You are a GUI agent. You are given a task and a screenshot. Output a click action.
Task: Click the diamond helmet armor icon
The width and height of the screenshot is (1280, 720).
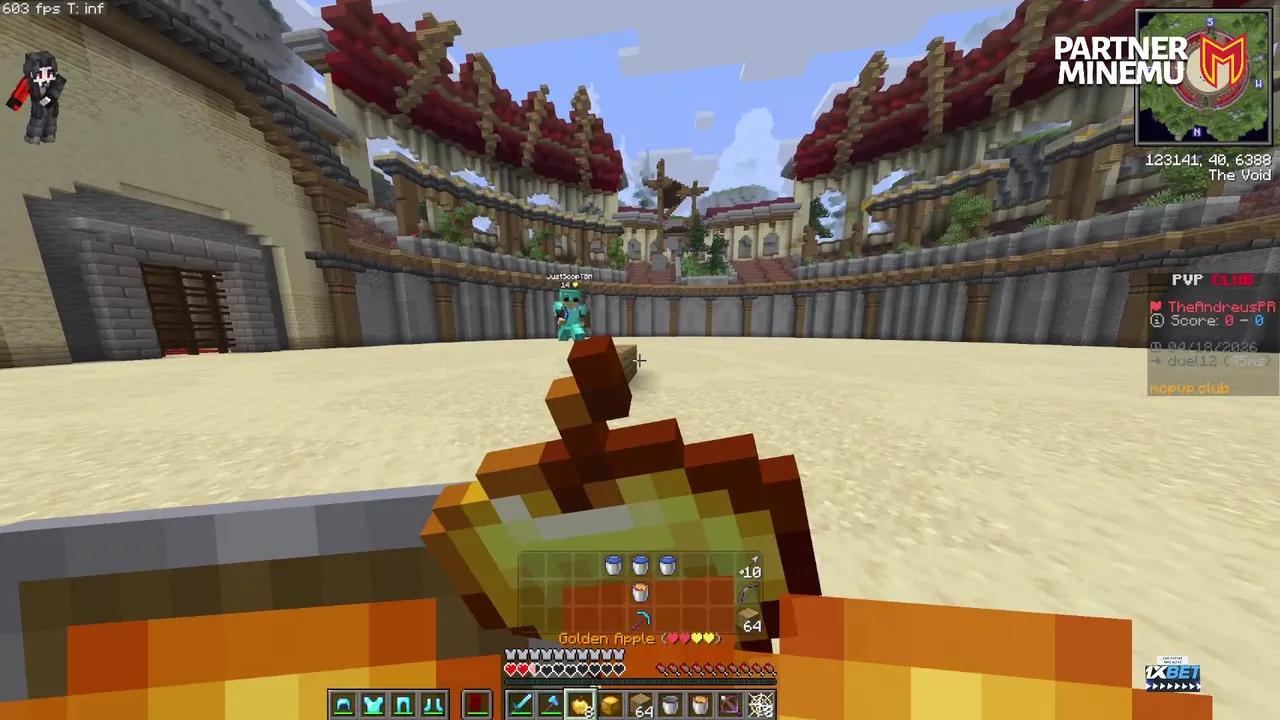(343, 705)
